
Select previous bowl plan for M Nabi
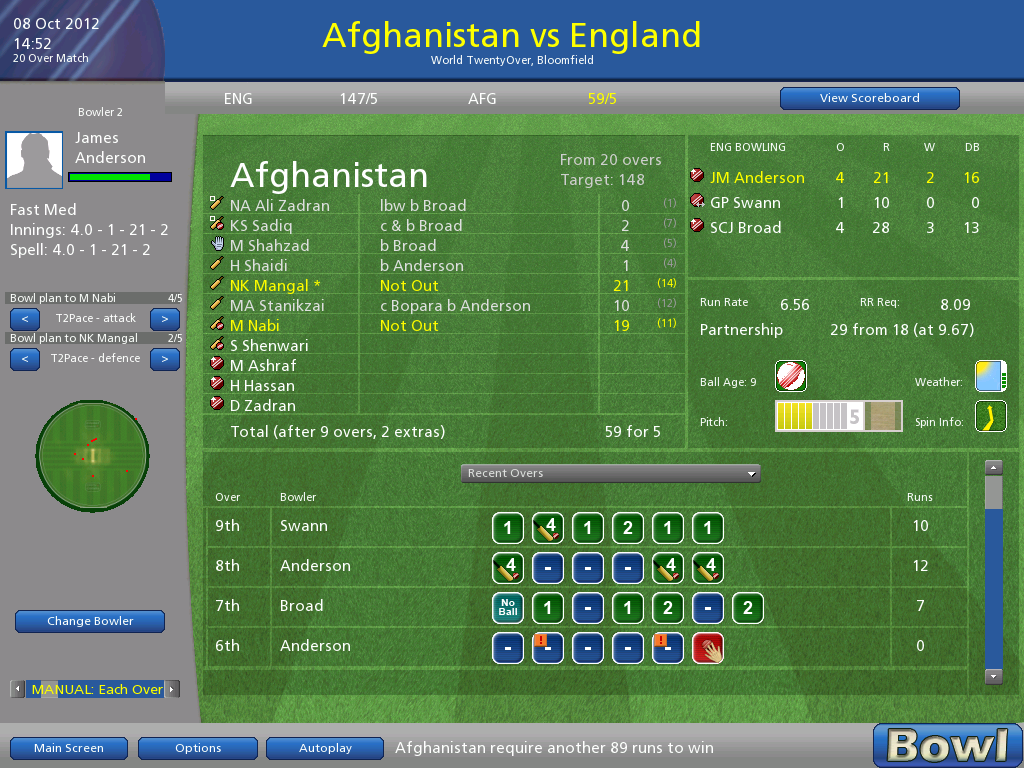point(24,319)
